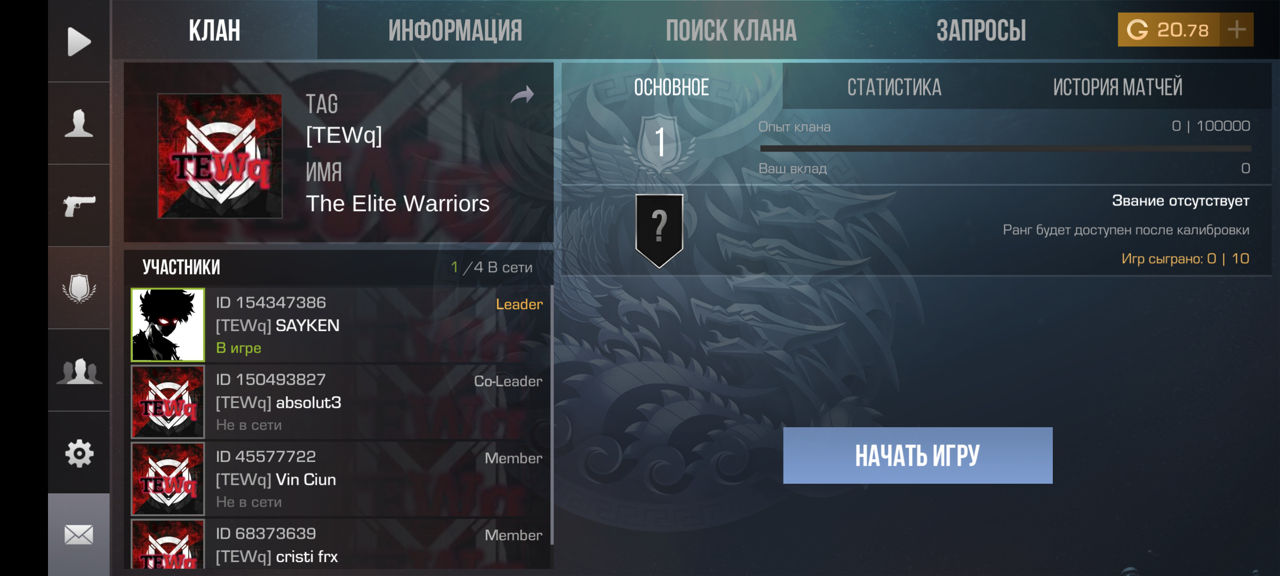The image size is (1280, 576).
Task: Open the play arrow sidebar icon
Action: [x=79, y=41]
